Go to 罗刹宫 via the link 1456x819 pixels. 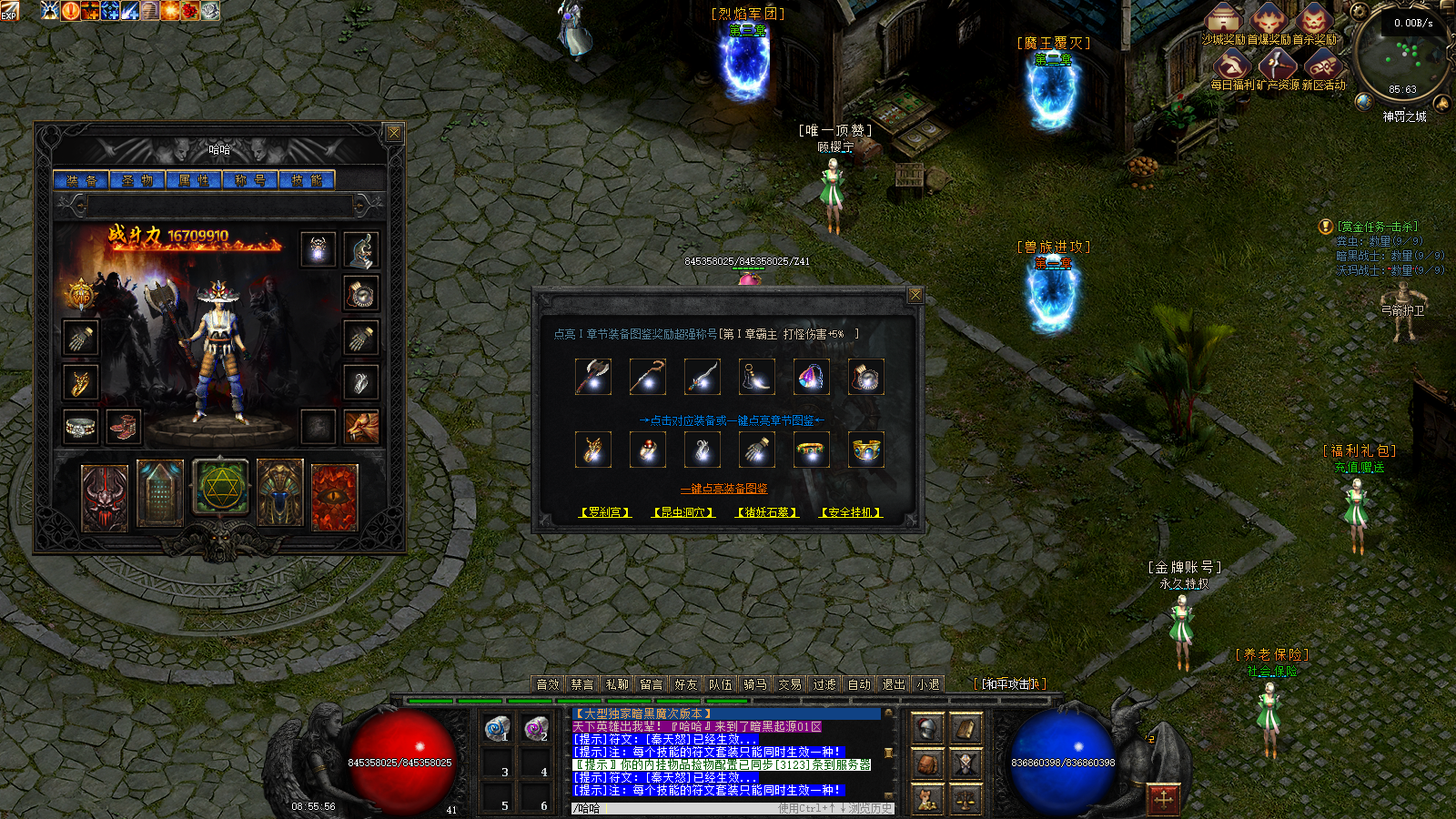(x=605, y=513)
